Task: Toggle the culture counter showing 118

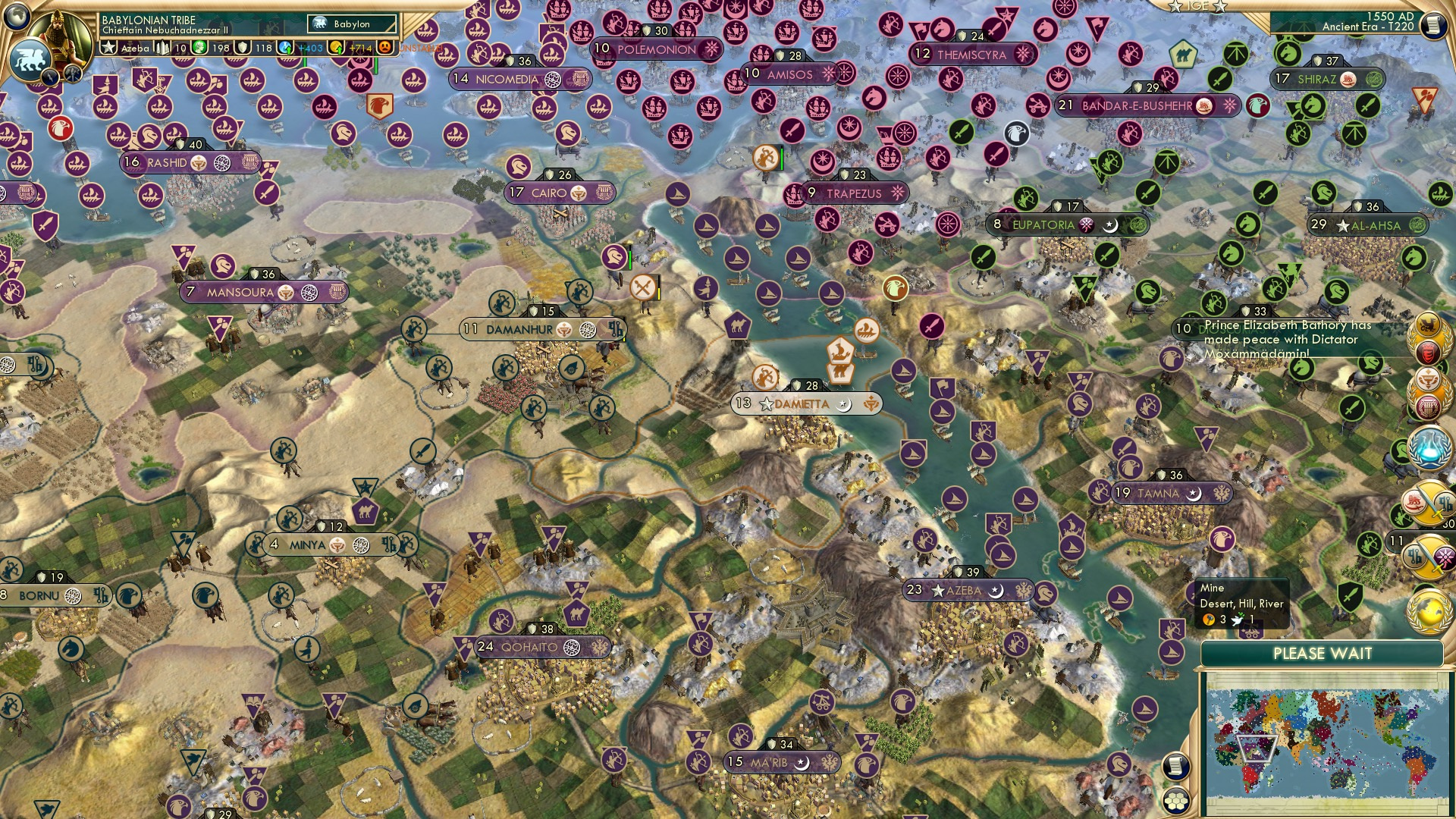Action: pyautogui.click(x=242, y=48)
